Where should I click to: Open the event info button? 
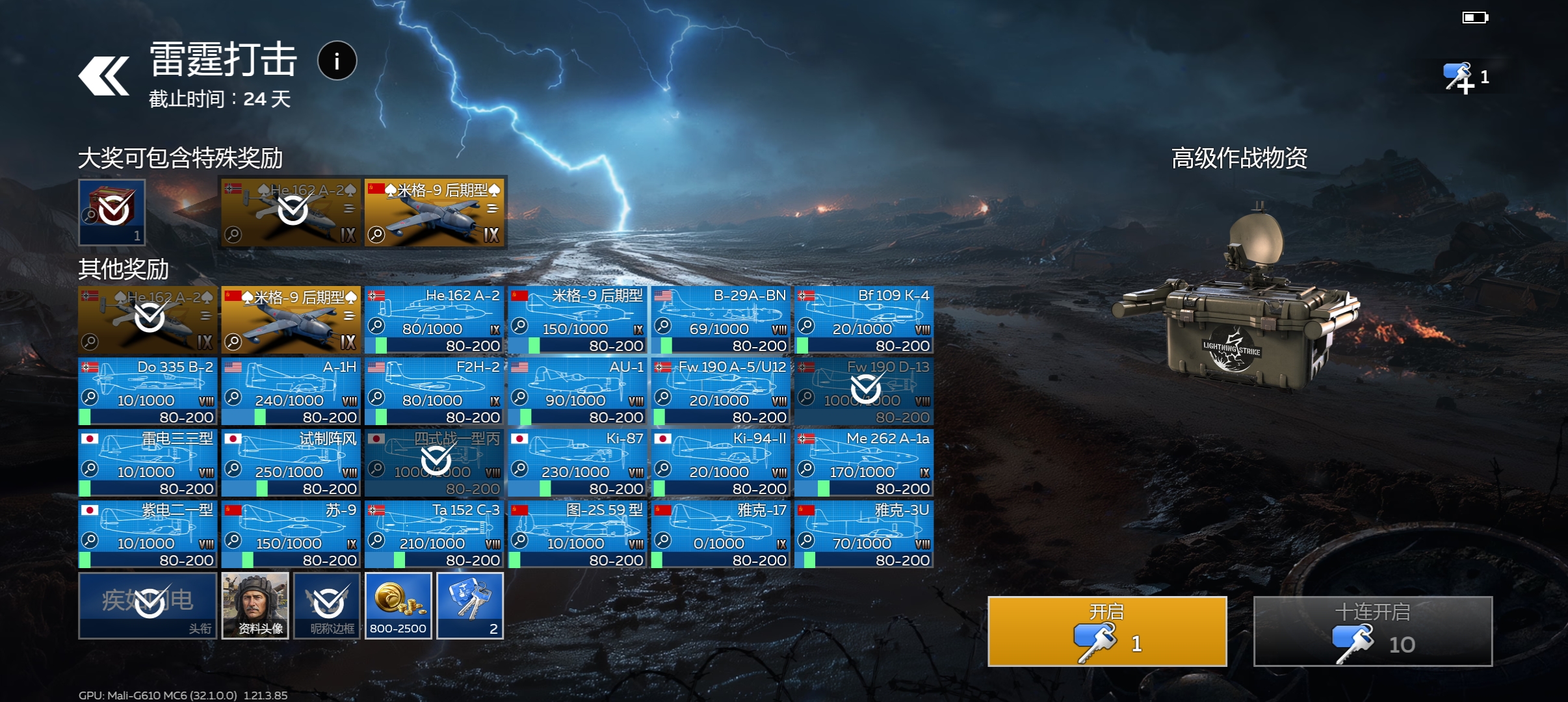[337, 61]
